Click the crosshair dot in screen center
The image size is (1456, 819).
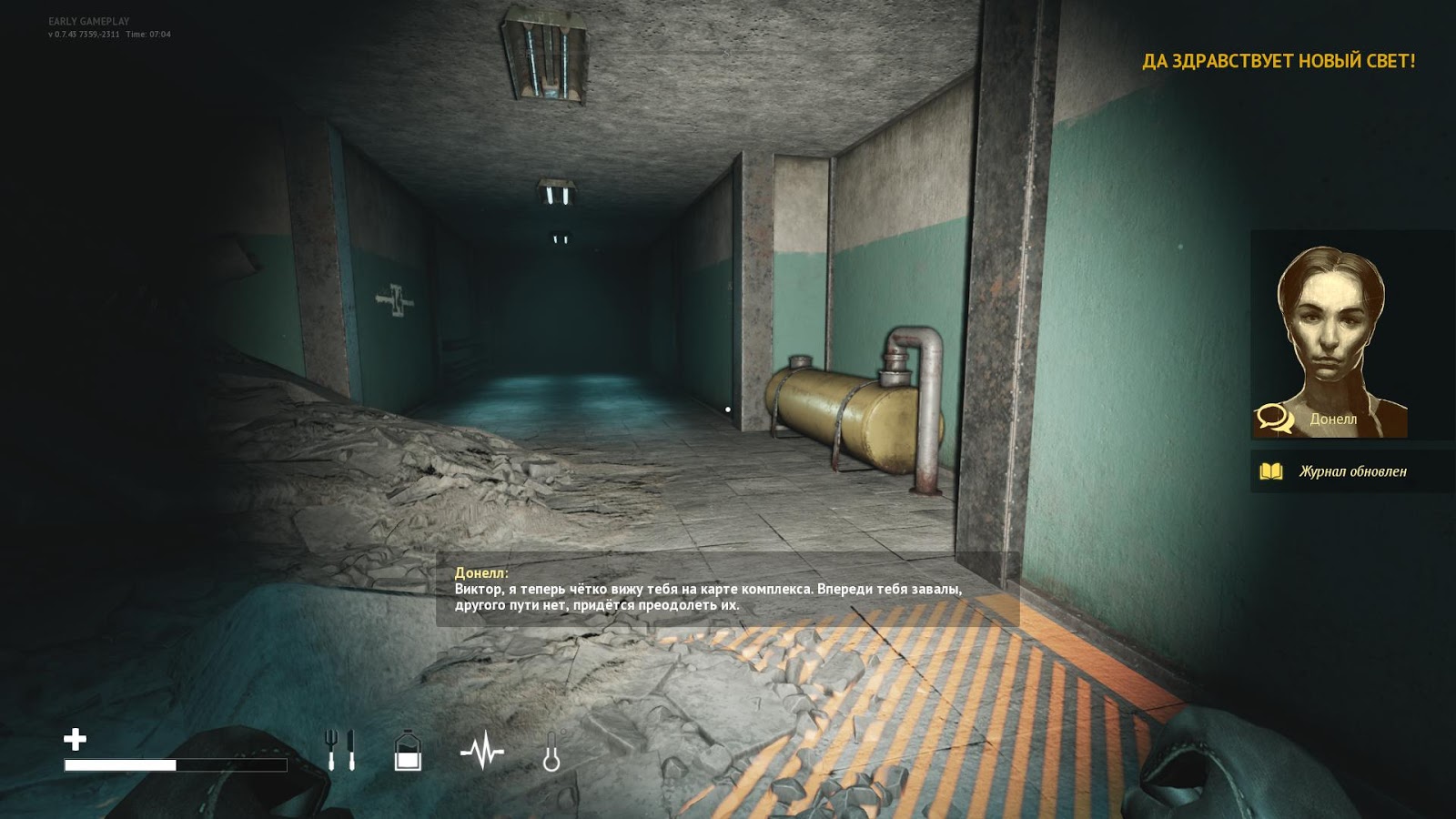(728, 409)
